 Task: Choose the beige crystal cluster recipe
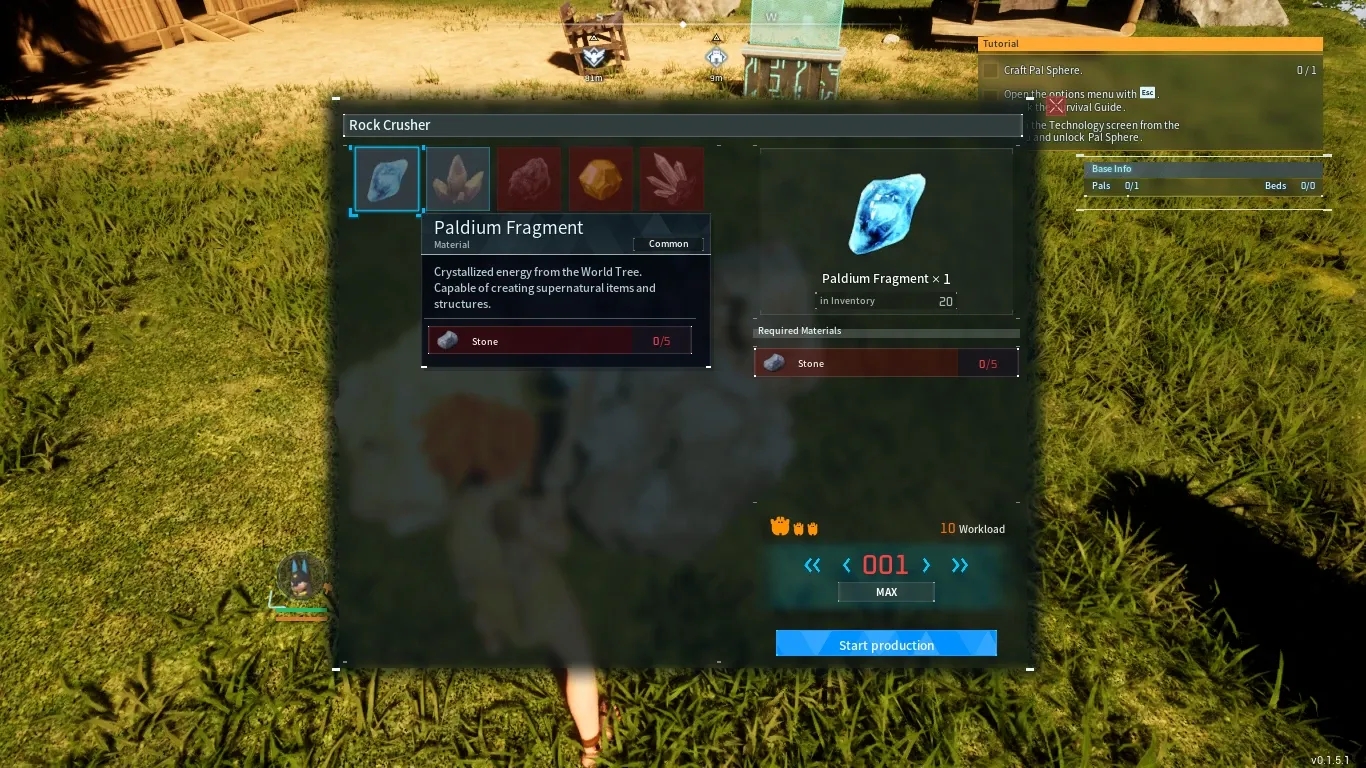[458, 180]
